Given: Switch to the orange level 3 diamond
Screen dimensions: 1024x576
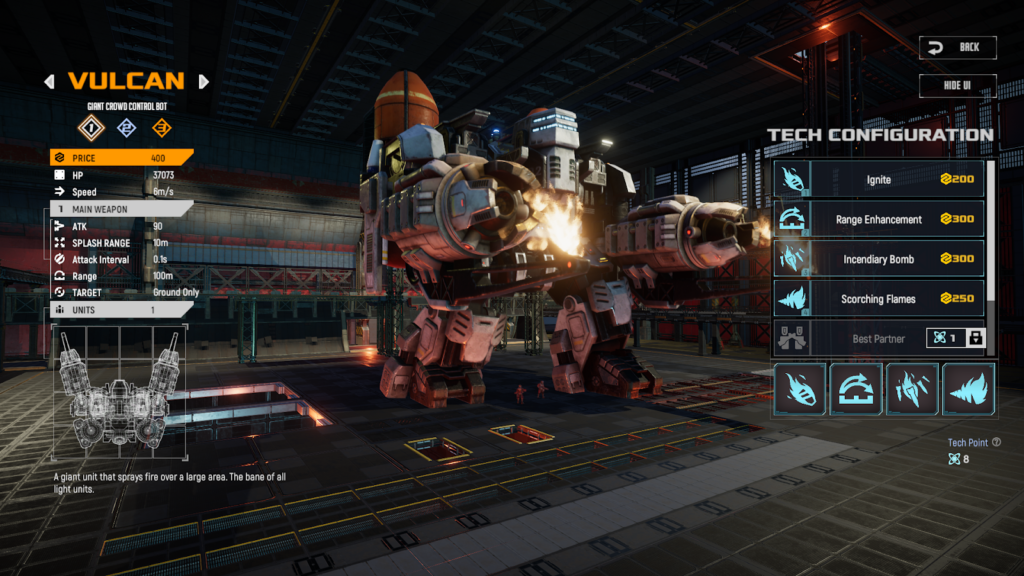Looking at the screenshot, I should [x=161, y=127].
